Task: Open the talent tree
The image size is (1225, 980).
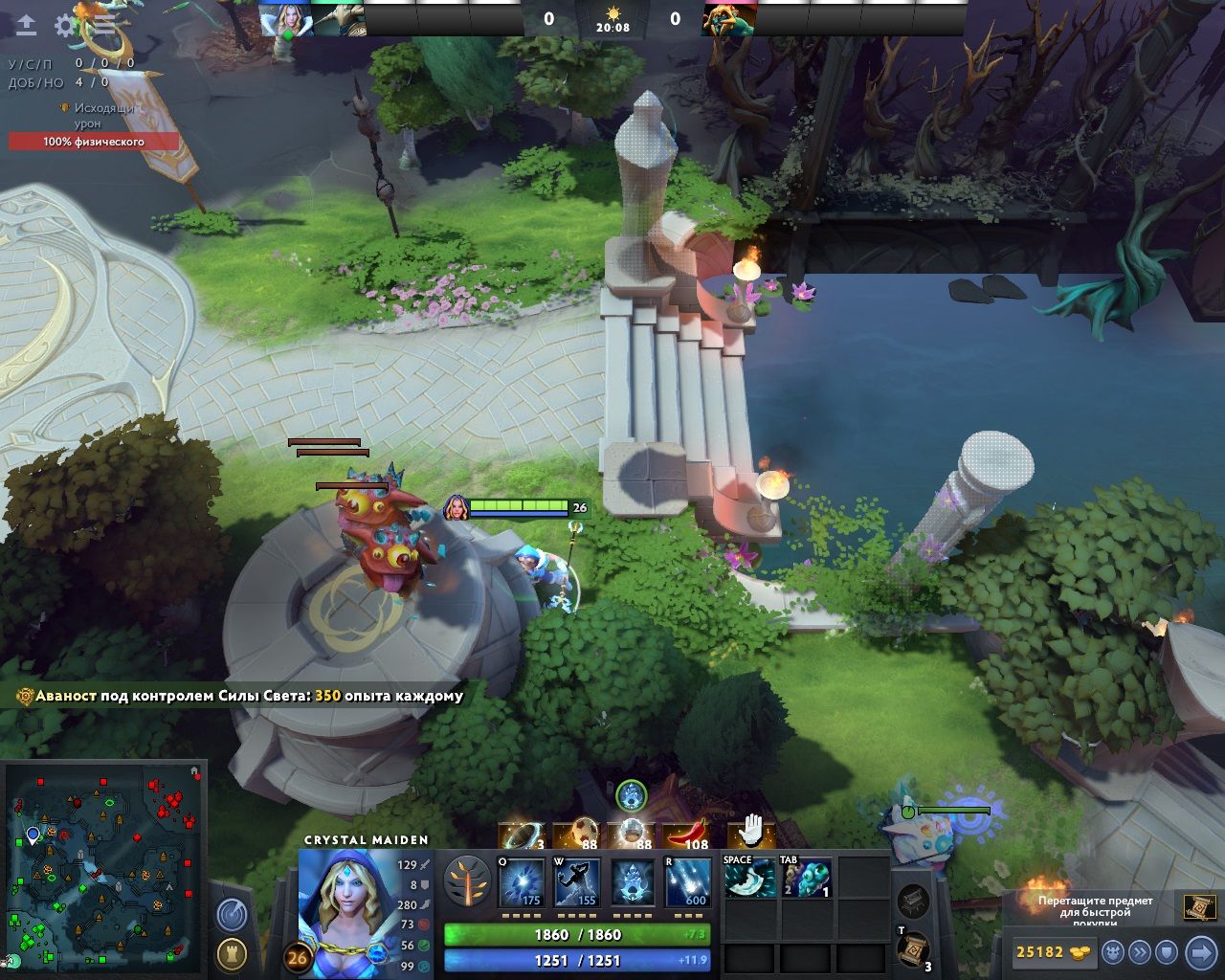Action: click(468, 882)
